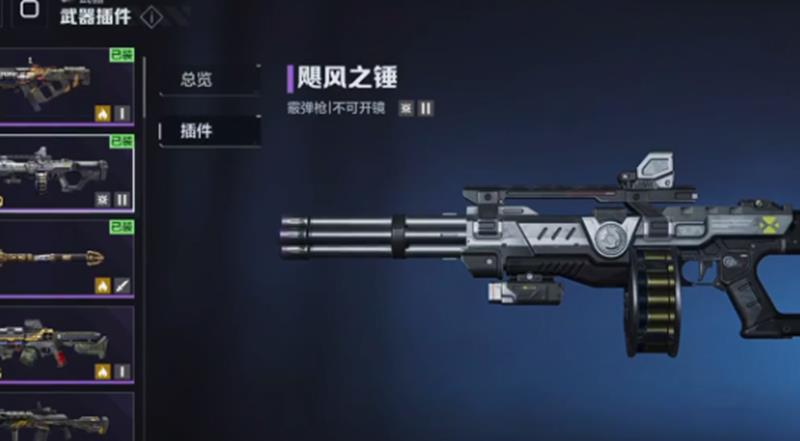
Task: Select the first weapon card in the list
Action: 66,86
